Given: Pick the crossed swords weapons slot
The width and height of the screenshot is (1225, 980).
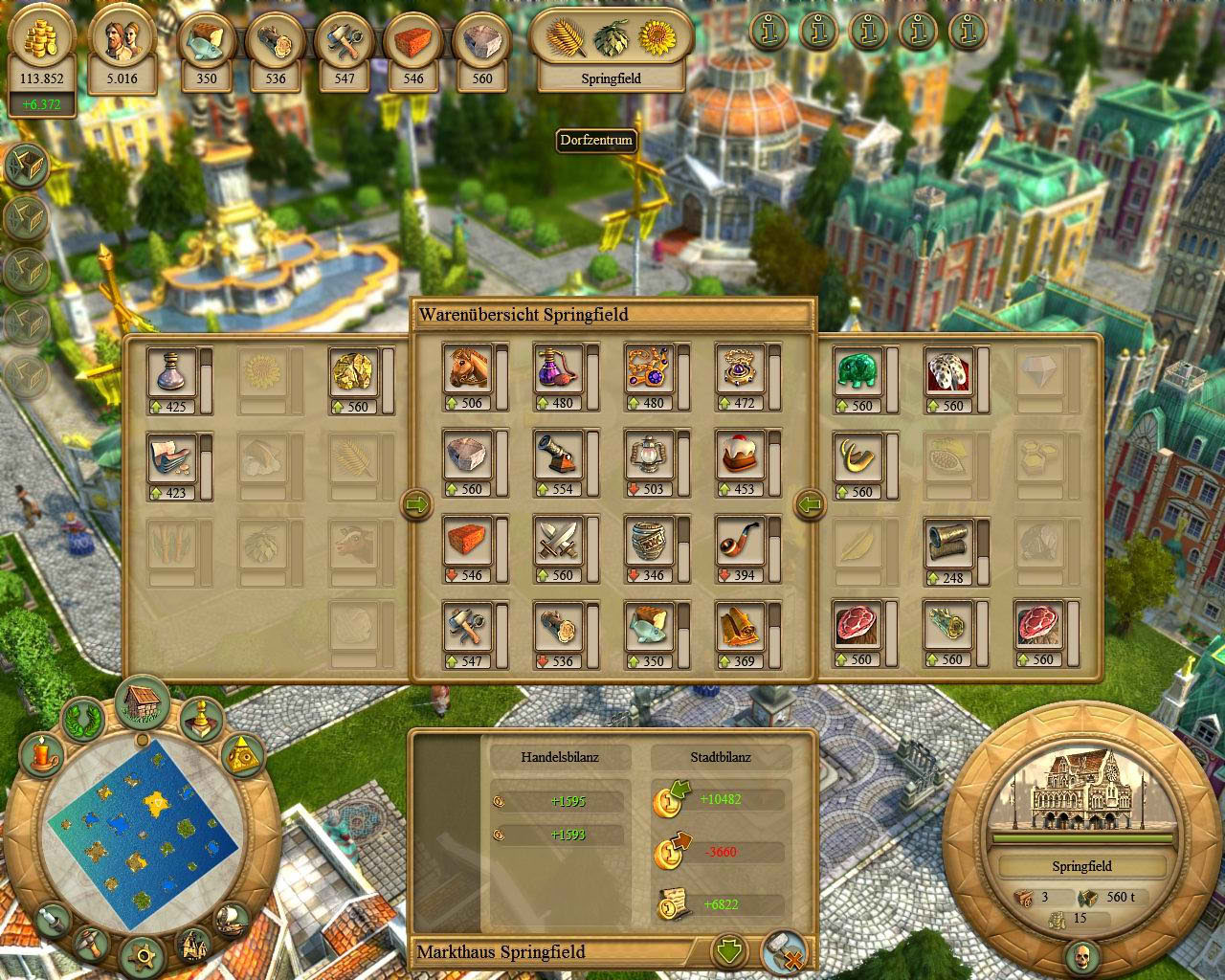Looking at the screenshot, I should click(557, 542).
